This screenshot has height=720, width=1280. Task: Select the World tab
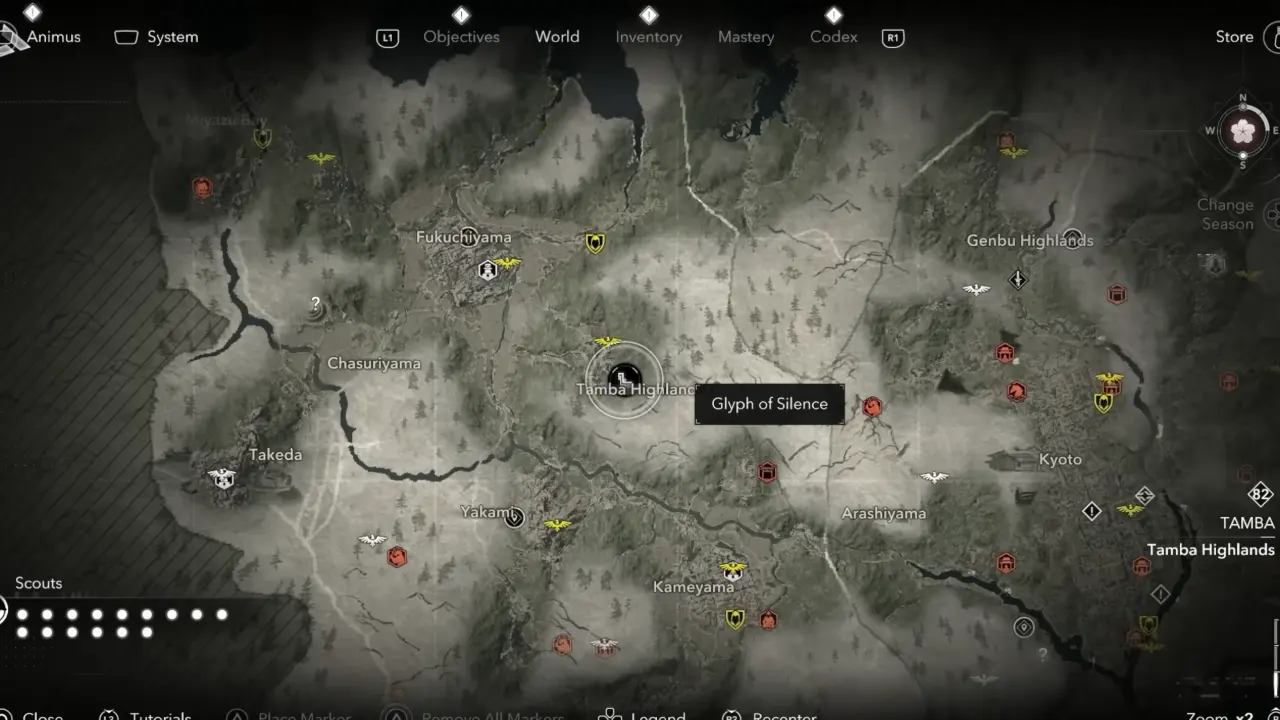[x=557, y=37]
